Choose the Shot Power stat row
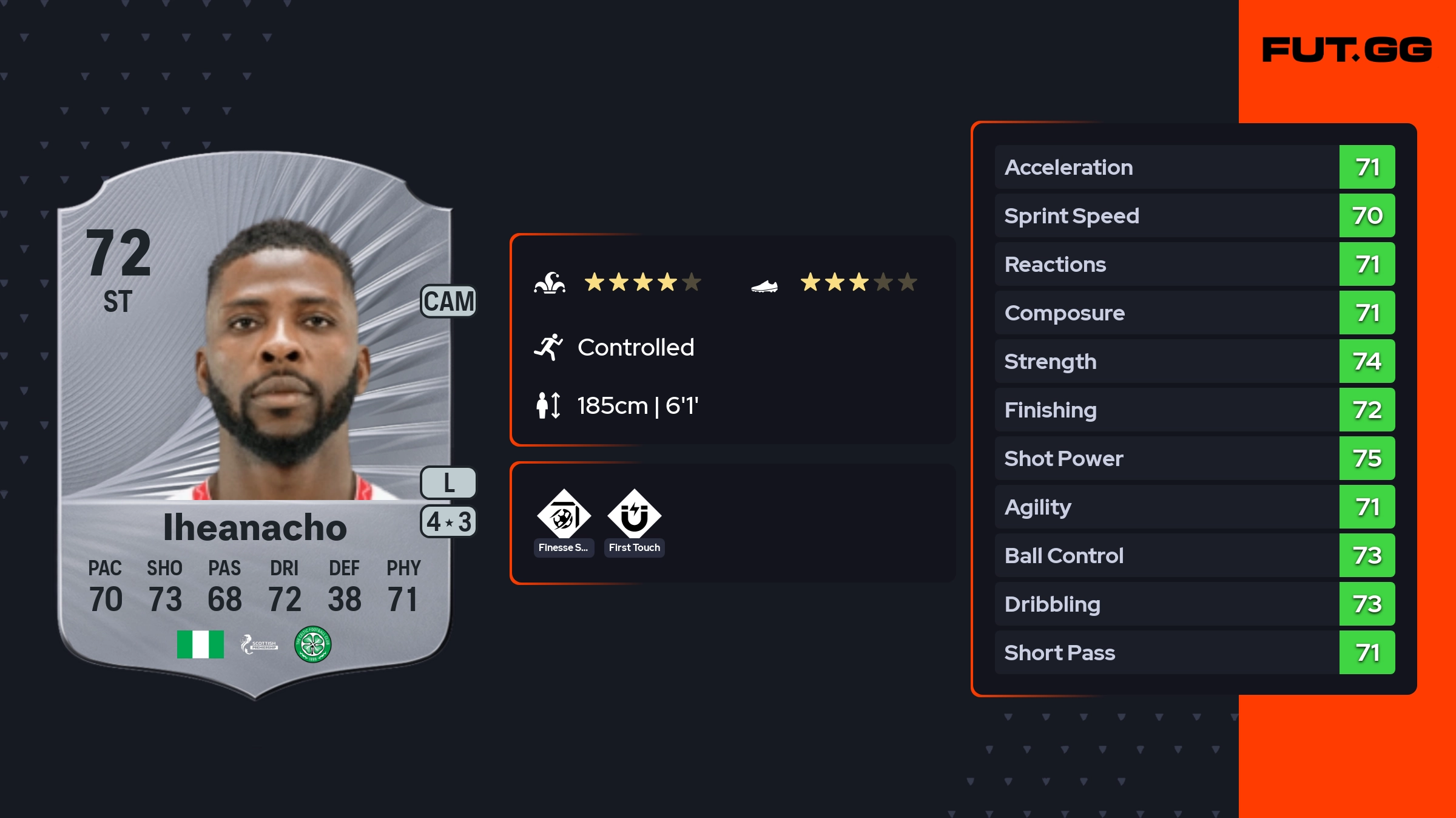The height and width of the screenshot is (818, 1456). 1194,458
